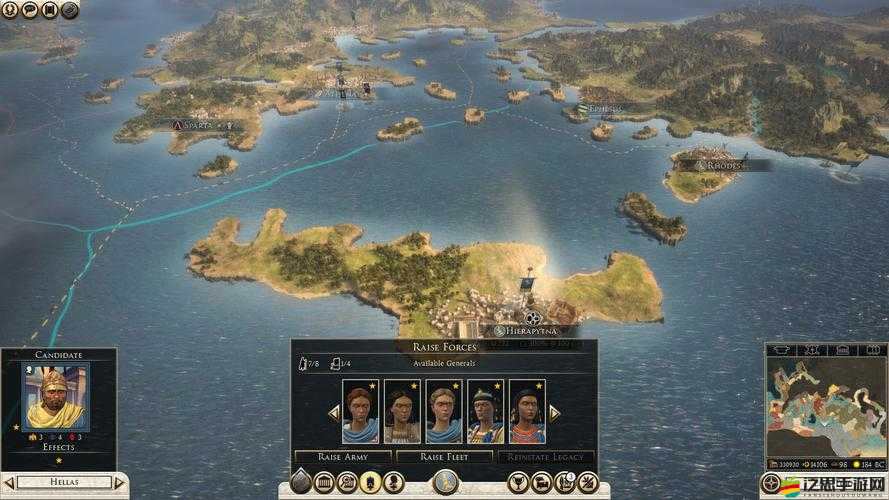The image size is (889, 500).
Task: Select the first general portrait with red hair
Action: pos(360,411)
